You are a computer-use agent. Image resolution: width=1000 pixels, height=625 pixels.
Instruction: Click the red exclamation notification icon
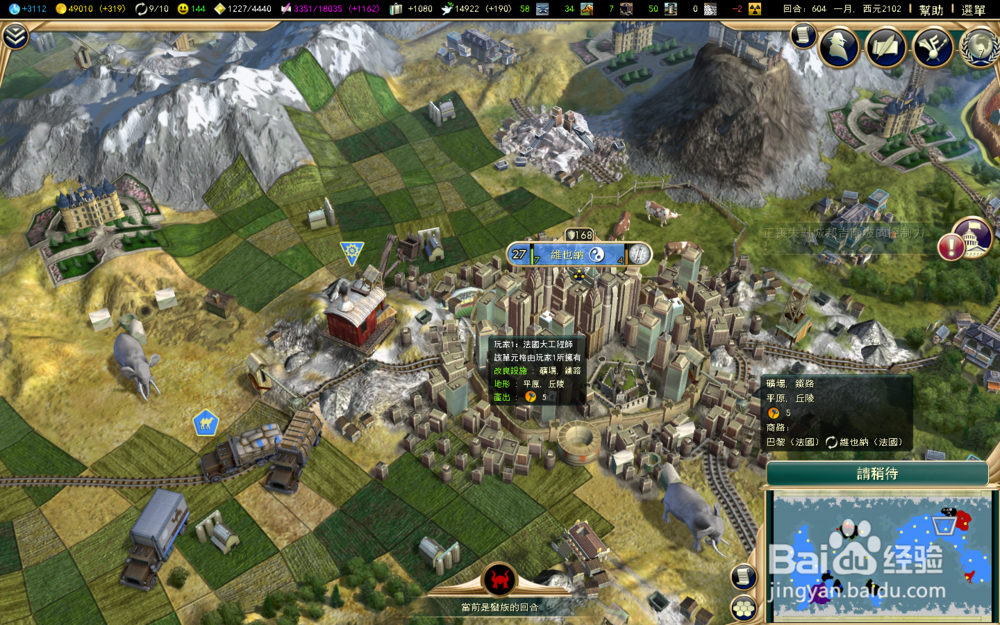(x=951, y=247)
